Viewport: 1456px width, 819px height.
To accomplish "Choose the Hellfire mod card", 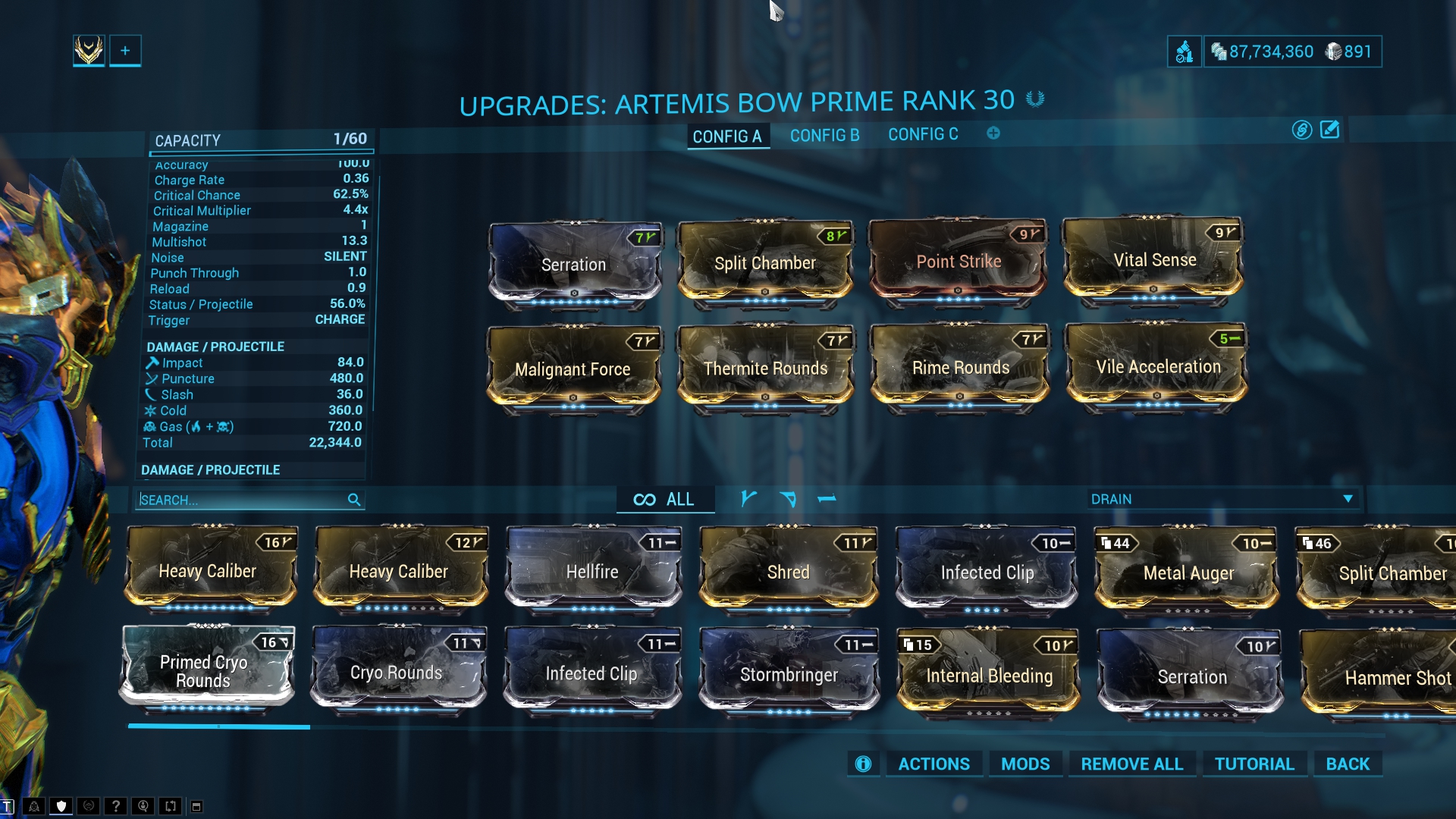I will pos(592,571).
